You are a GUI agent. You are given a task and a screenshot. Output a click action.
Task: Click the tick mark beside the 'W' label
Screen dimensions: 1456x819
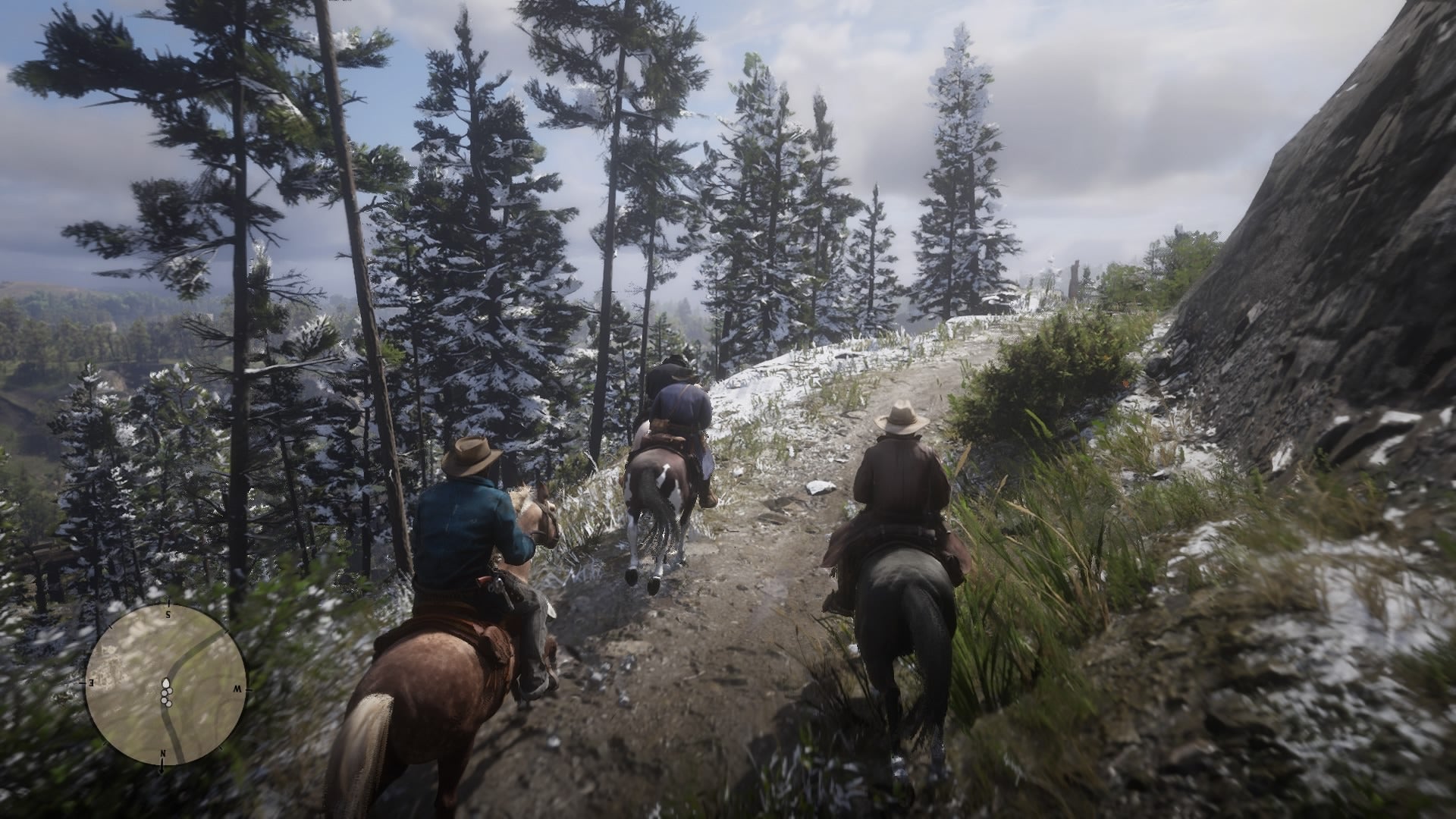(249, 689)
